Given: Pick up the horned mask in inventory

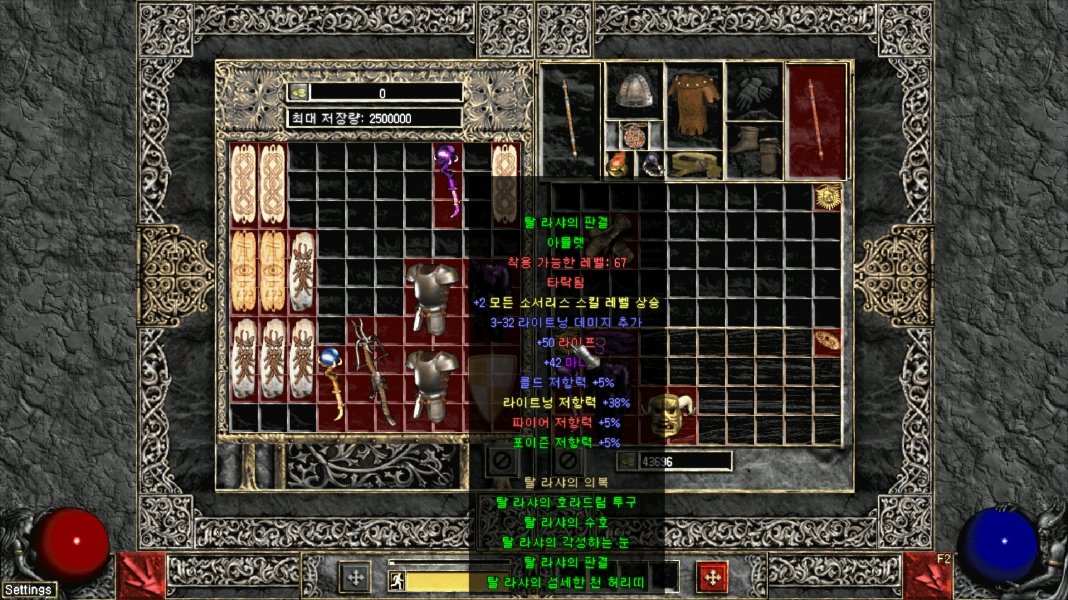Looking at the screenshot, I should (x=666, y=414).
